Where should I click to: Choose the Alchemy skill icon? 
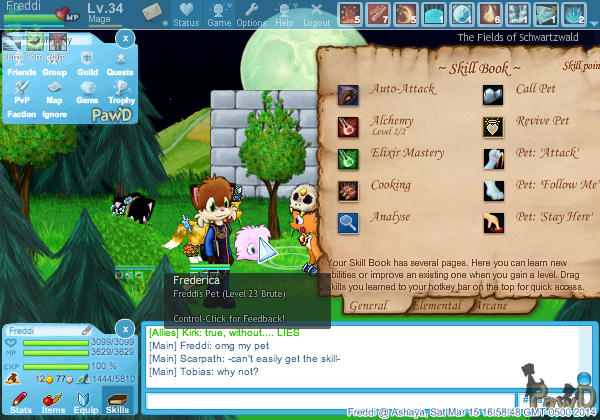coord(349,127)
